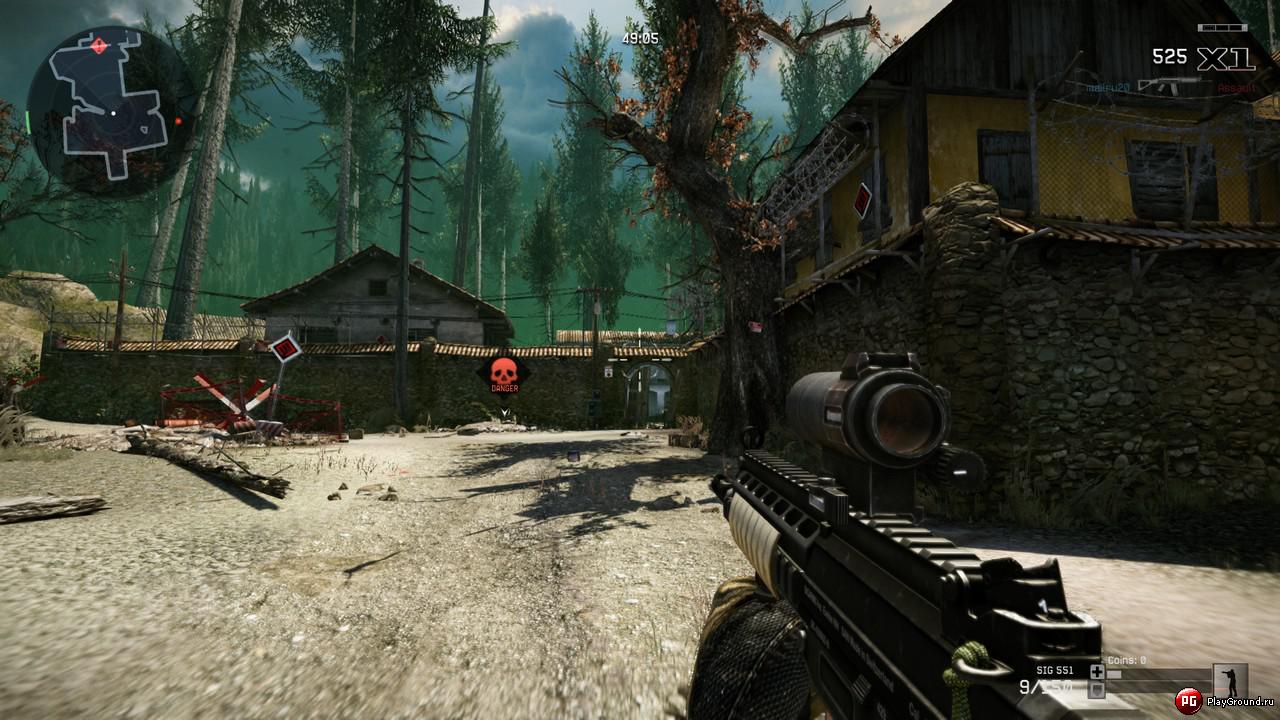1280x720 pixels.
Task: Toggle the X1 score multiplier indicator
Action: pyautogui.click(x=1223, y=58)
